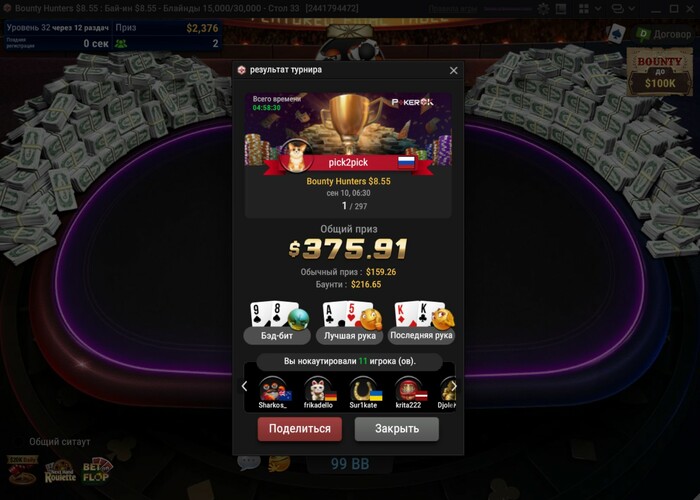Select knocked-out player Sharkos_ avatar
The image size is (700, 500).
click(272, 388)
